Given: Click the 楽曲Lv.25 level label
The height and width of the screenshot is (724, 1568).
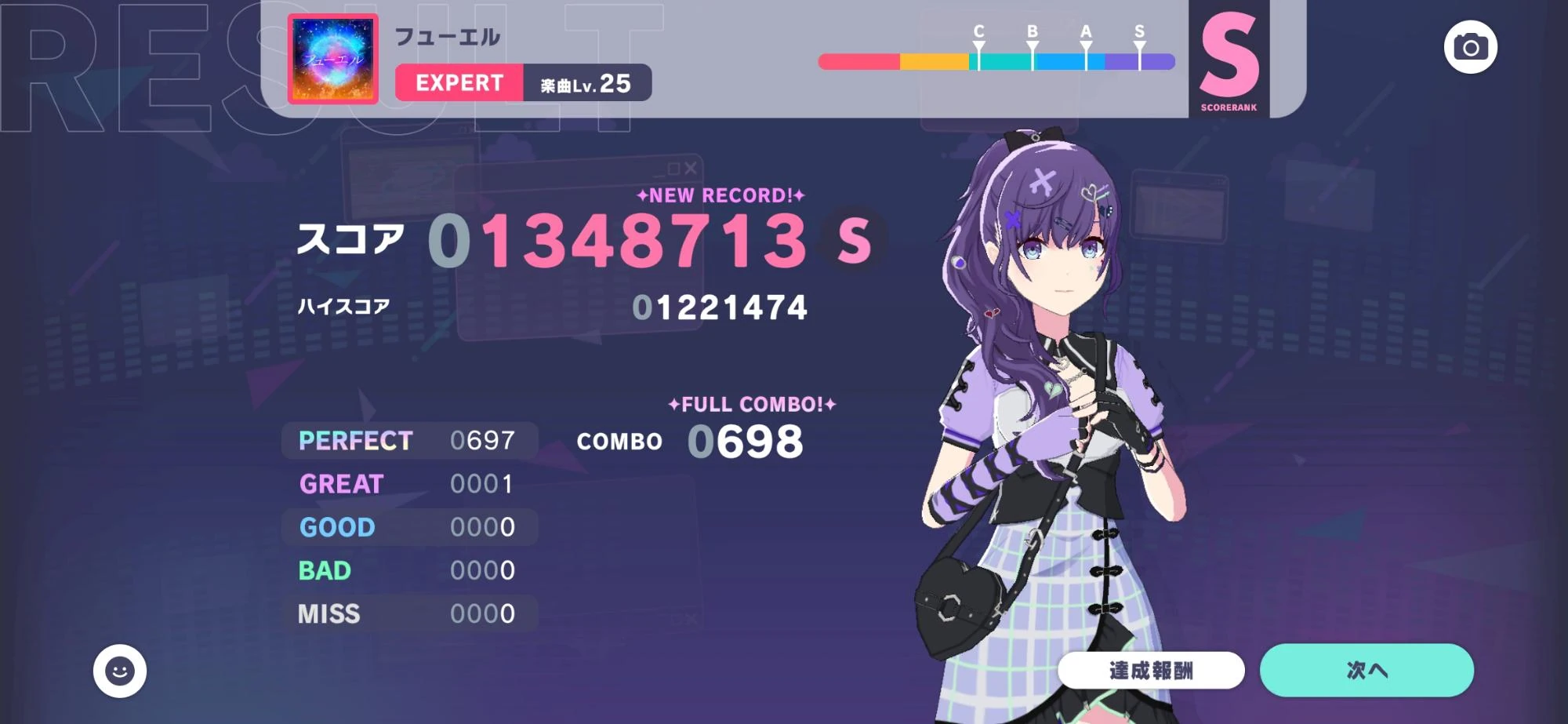Looking at the screenshot, I should (584, 83).
